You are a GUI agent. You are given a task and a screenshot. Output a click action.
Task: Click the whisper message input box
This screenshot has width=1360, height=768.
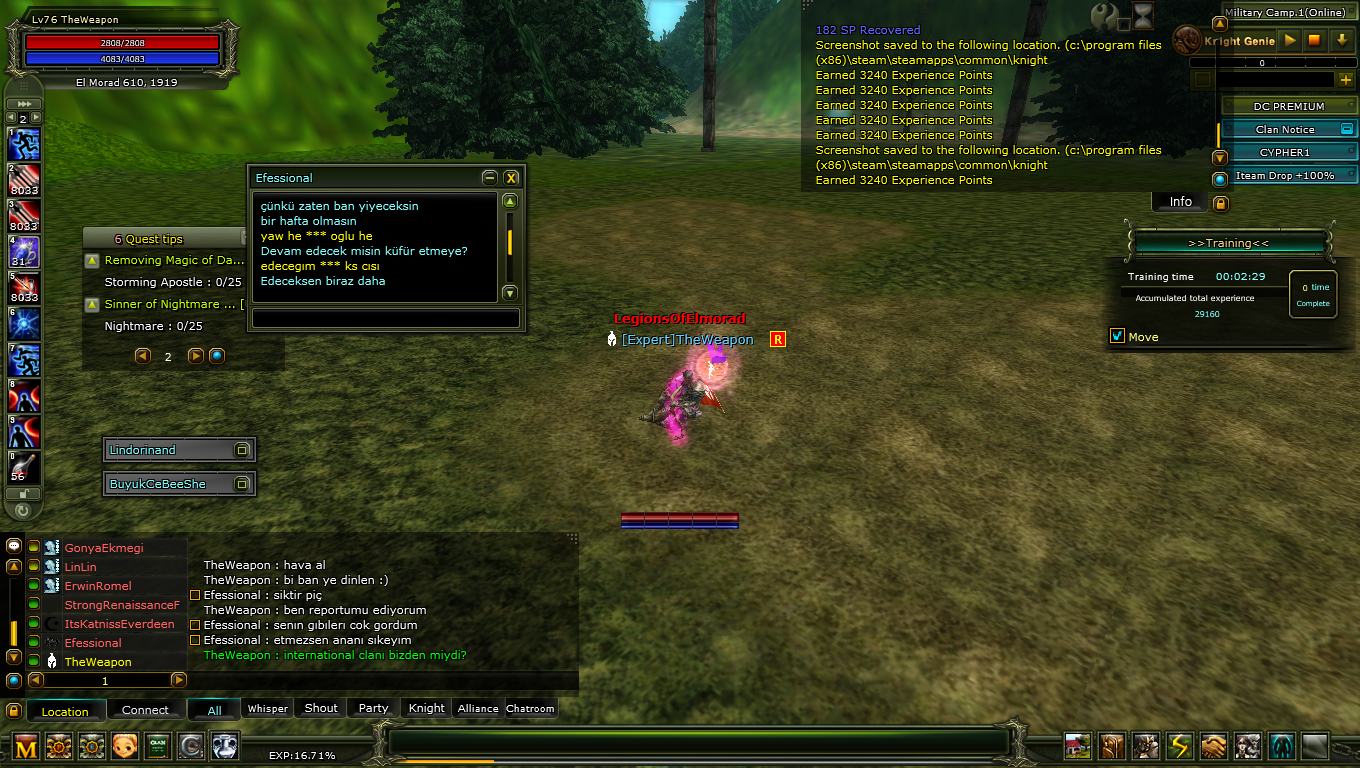point(386,318)
